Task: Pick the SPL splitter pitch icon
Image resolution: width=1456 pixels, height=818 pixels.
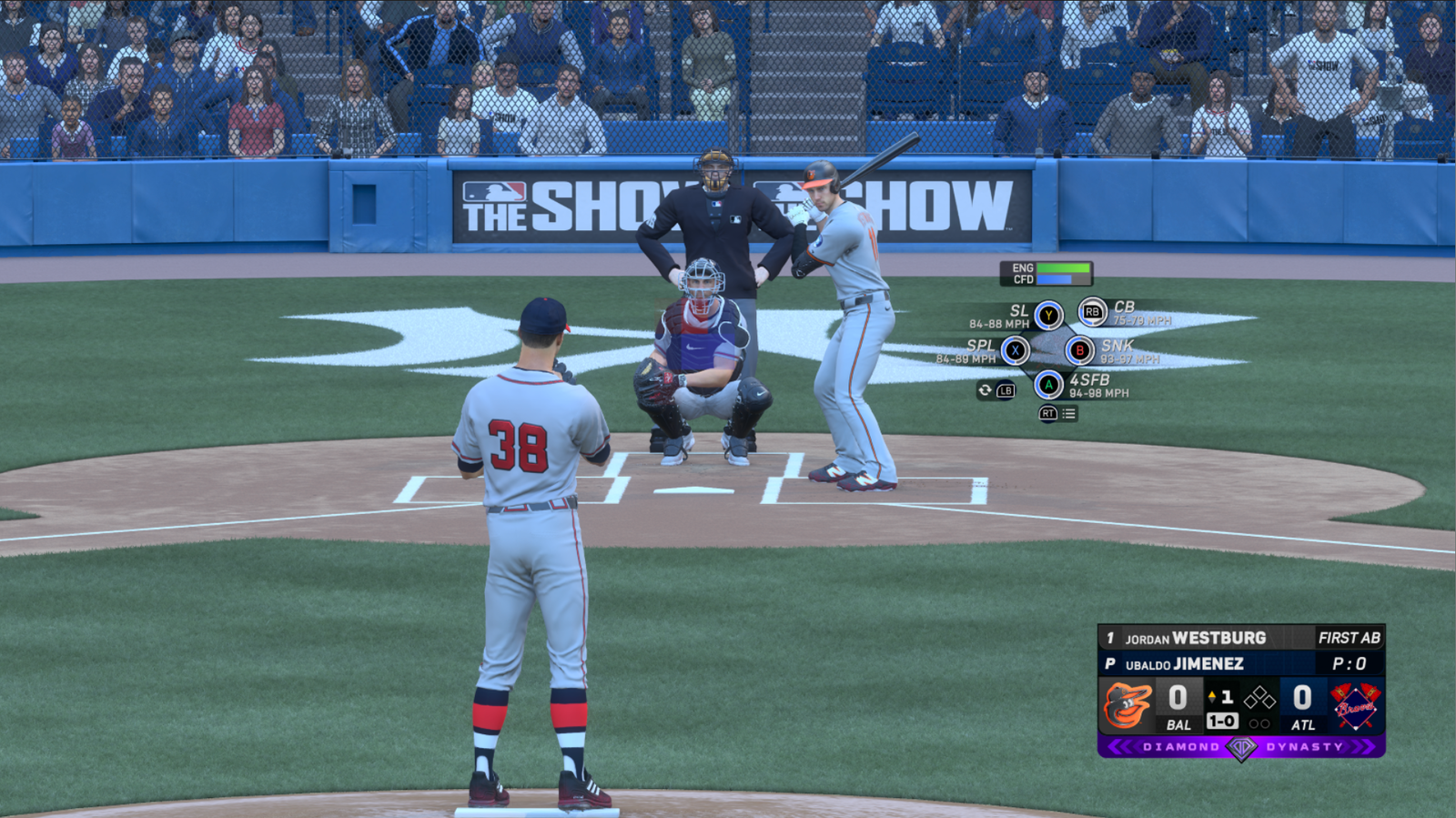Action: tap(1016, 348)
